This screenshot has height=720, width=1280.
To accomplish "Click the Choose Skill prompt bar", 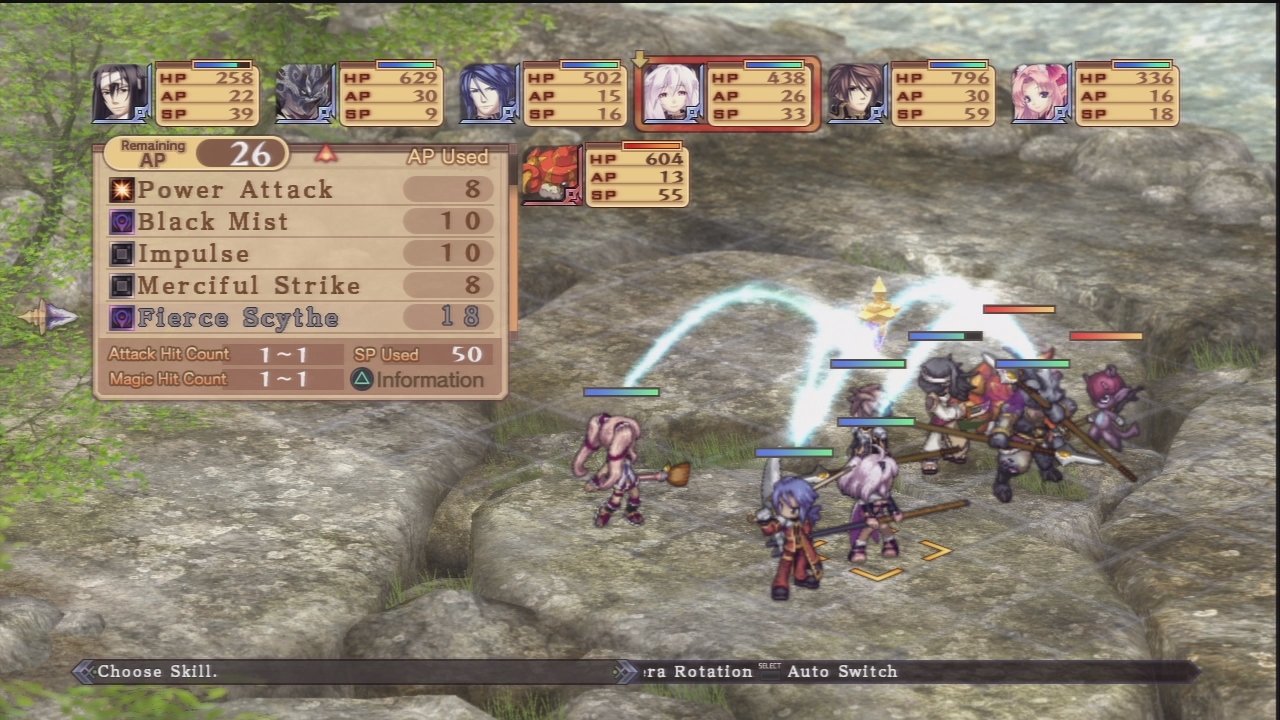I will [160, 671].
